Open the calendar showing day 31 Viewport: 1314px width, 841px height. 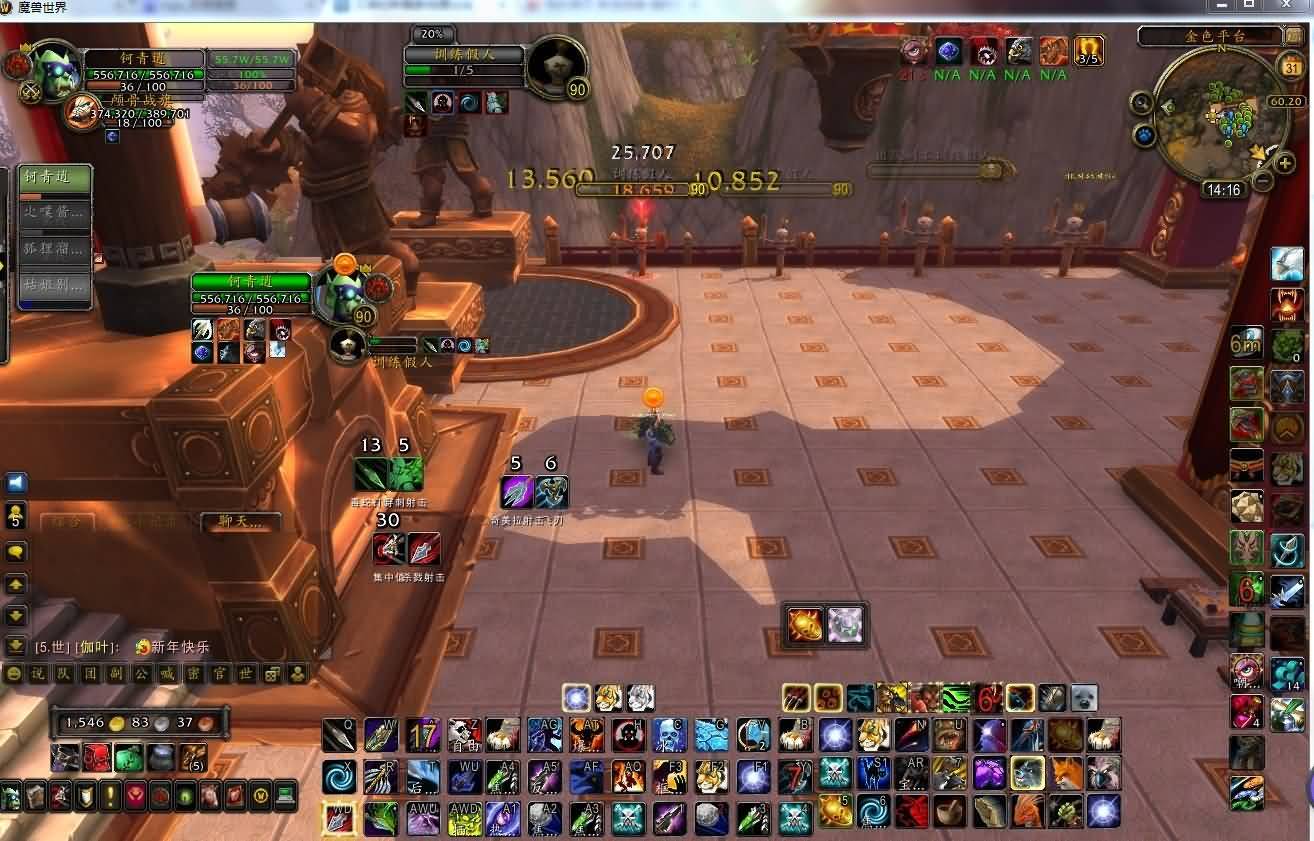1291,68
